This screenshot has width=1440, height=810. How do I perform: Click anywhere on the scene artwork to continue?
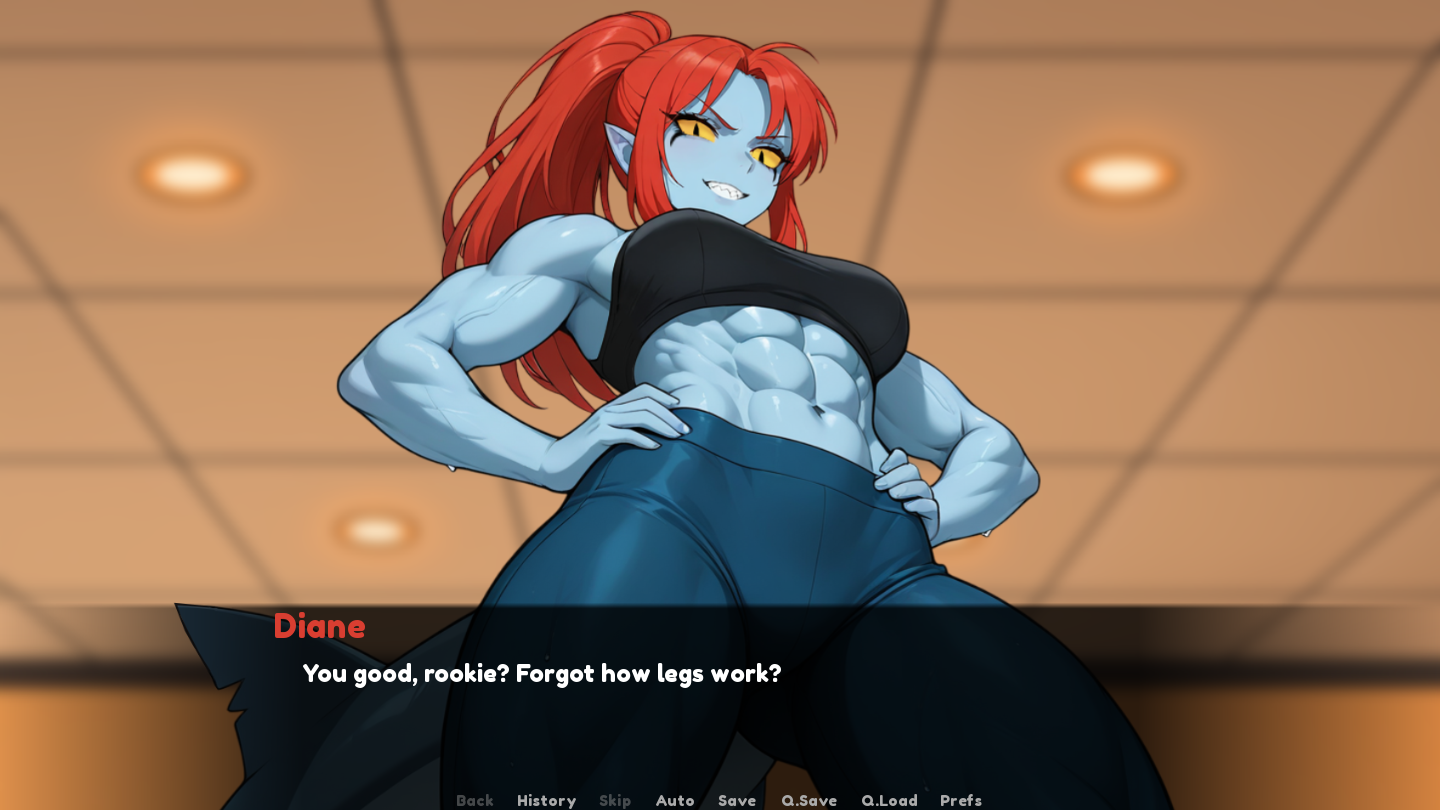point(720,300)
